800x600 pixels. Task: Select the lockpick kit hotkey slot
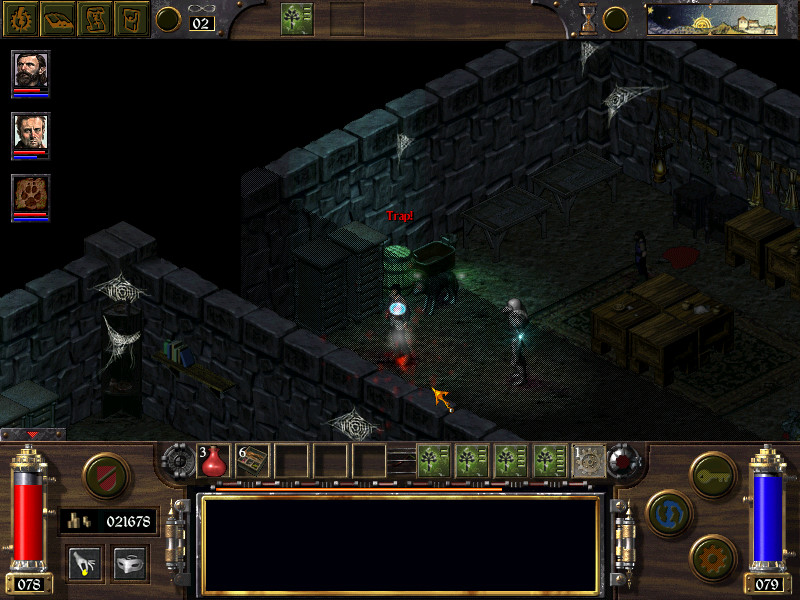[253, 460]
